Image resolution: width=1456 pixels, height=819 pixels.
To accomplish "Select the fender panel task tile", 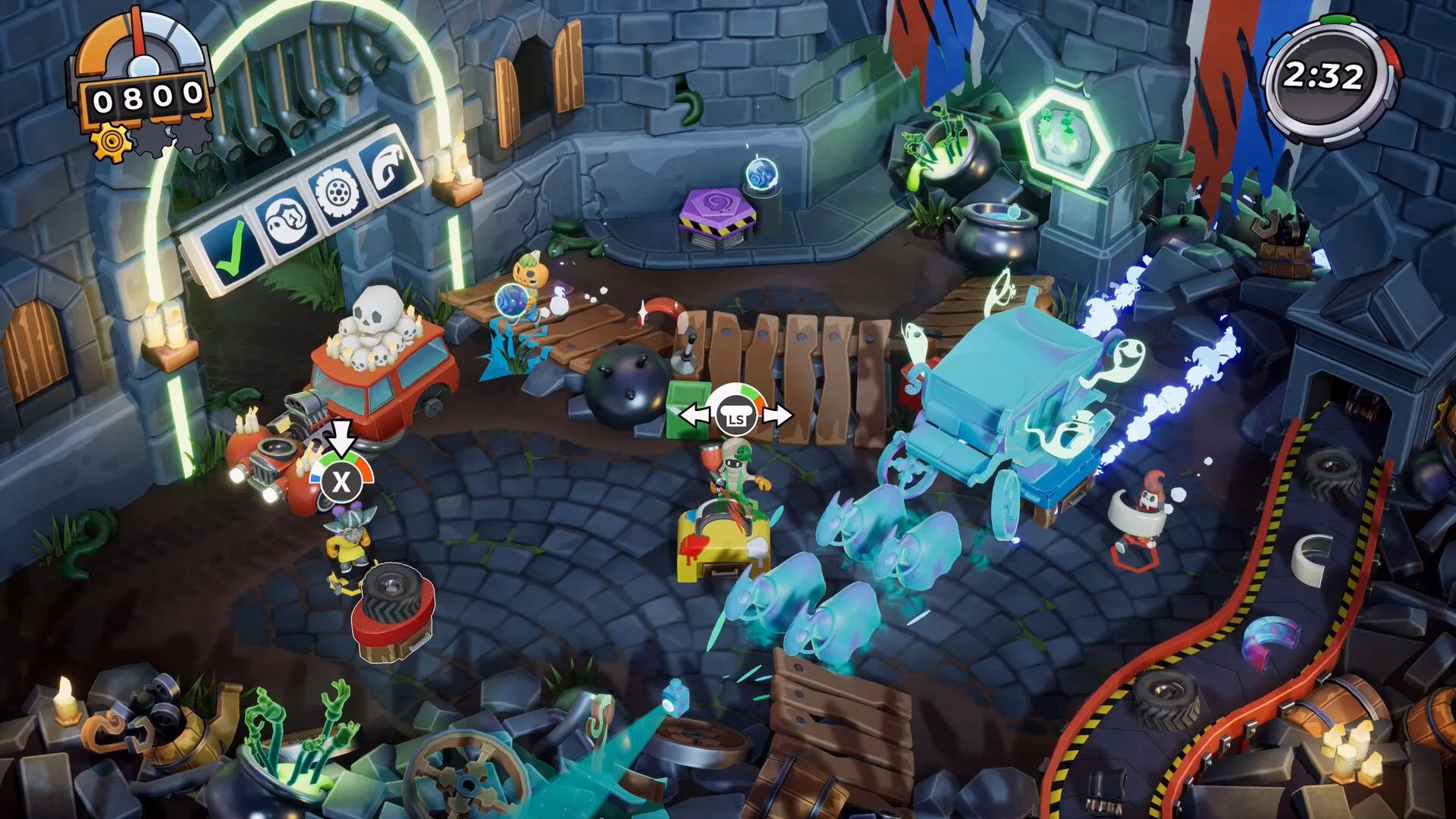I will coord(388,167).
